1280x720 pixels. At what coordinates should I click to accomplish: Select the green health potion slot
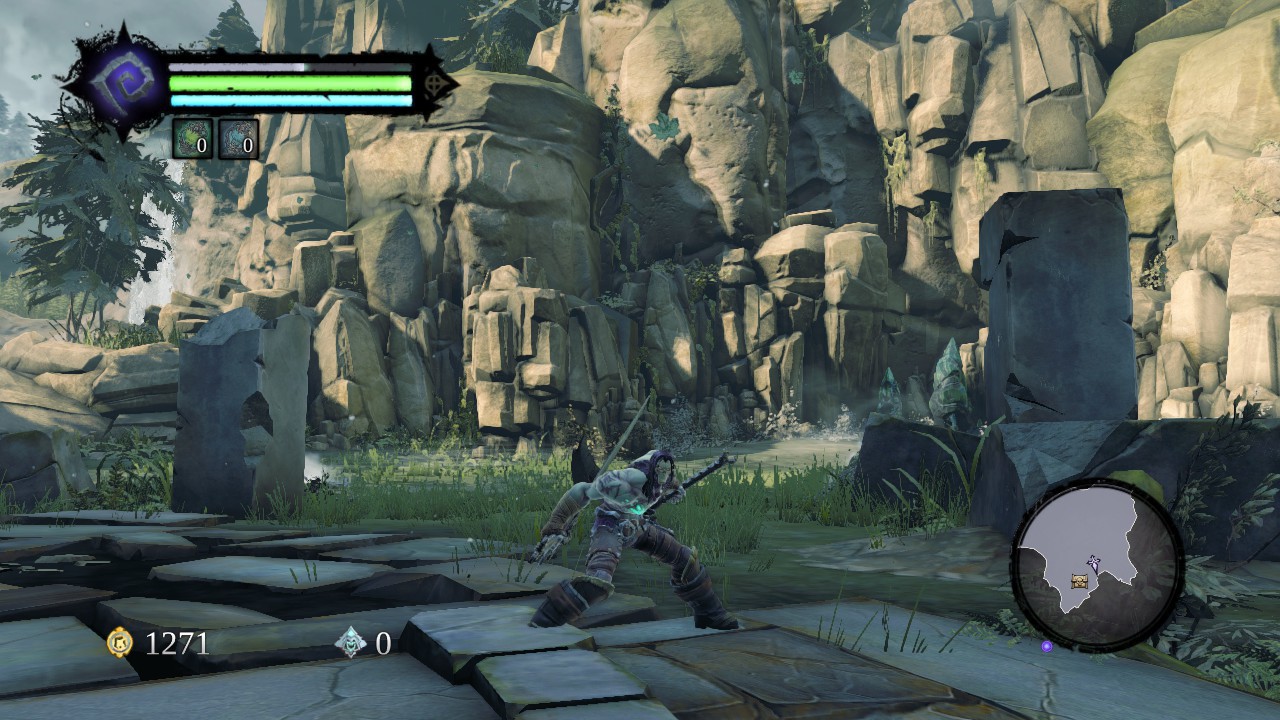pos(192,139)
